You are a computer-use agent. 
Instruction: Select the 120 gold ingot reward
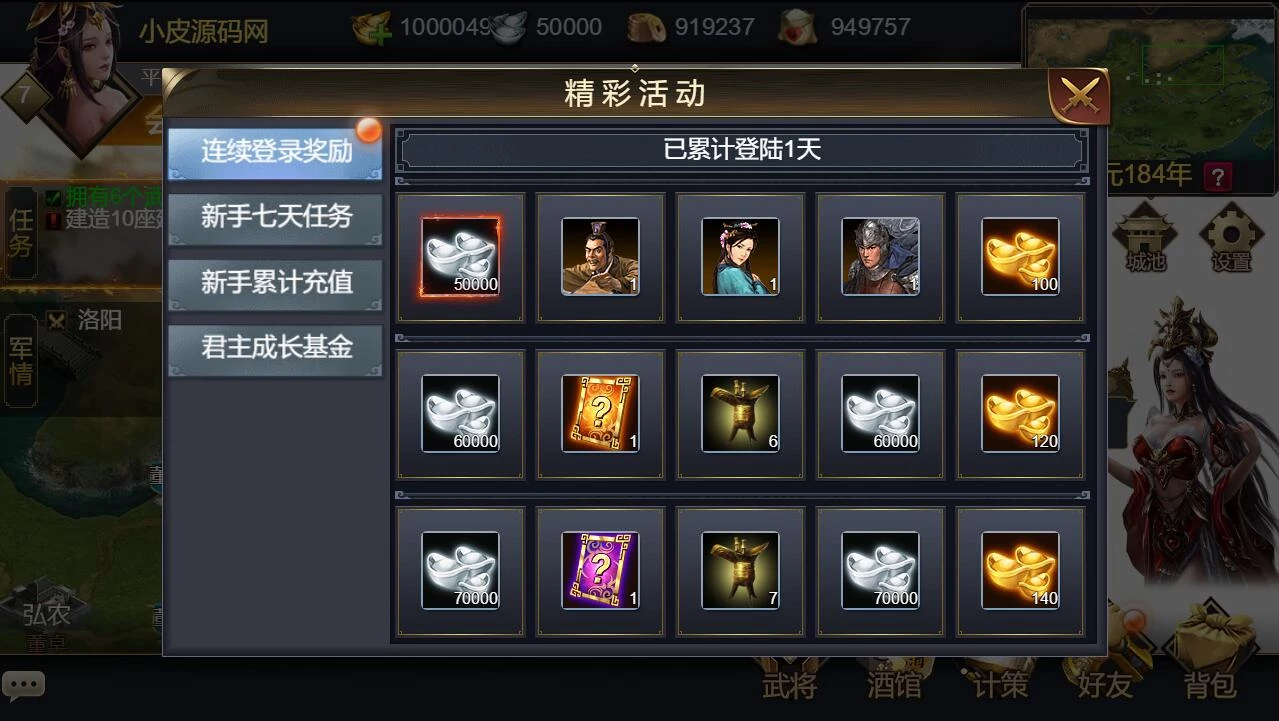[1020, 414]
